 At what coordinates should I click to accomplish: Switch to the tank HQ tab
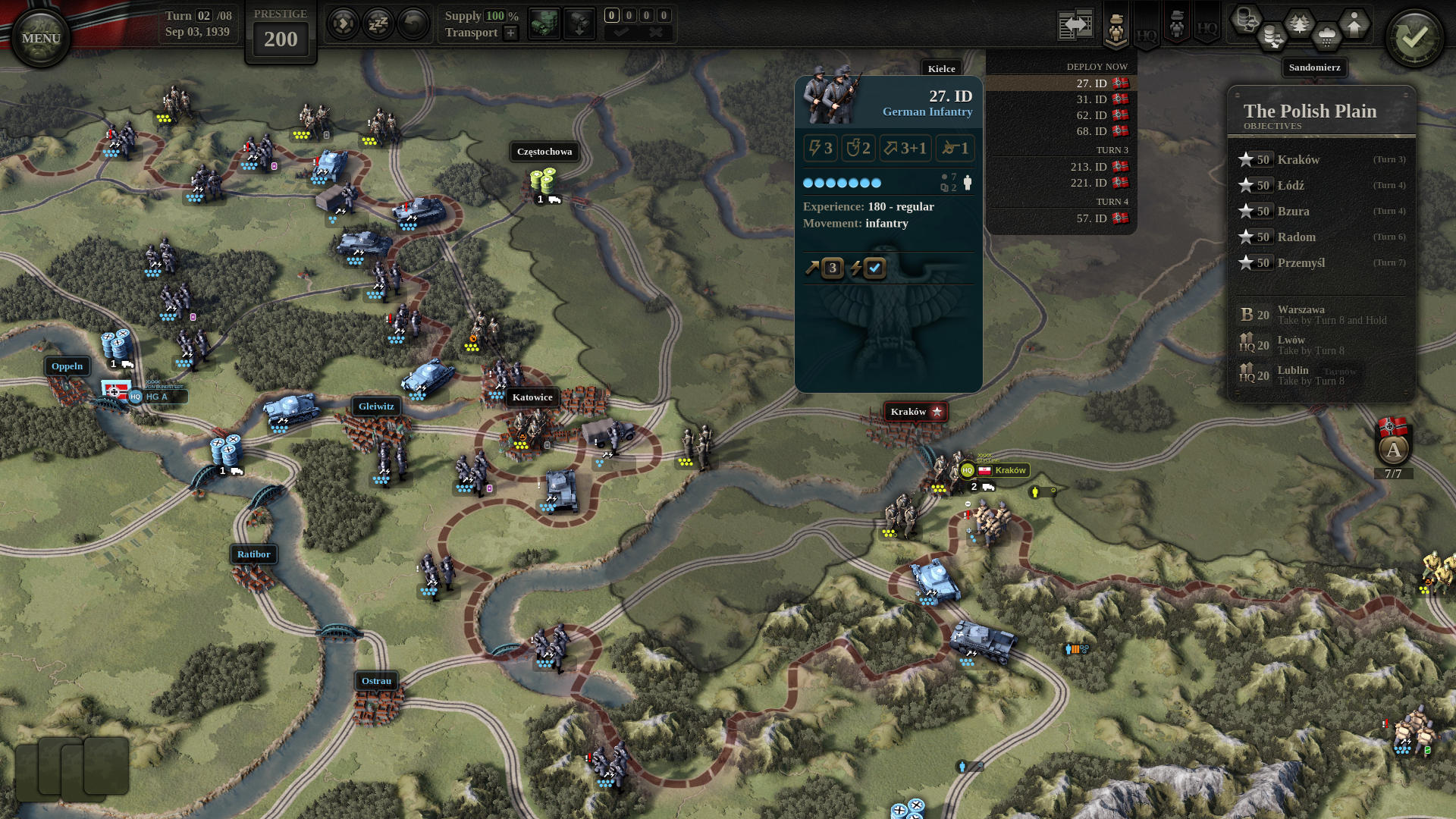pyautogui.click(x=1177, y=23)
